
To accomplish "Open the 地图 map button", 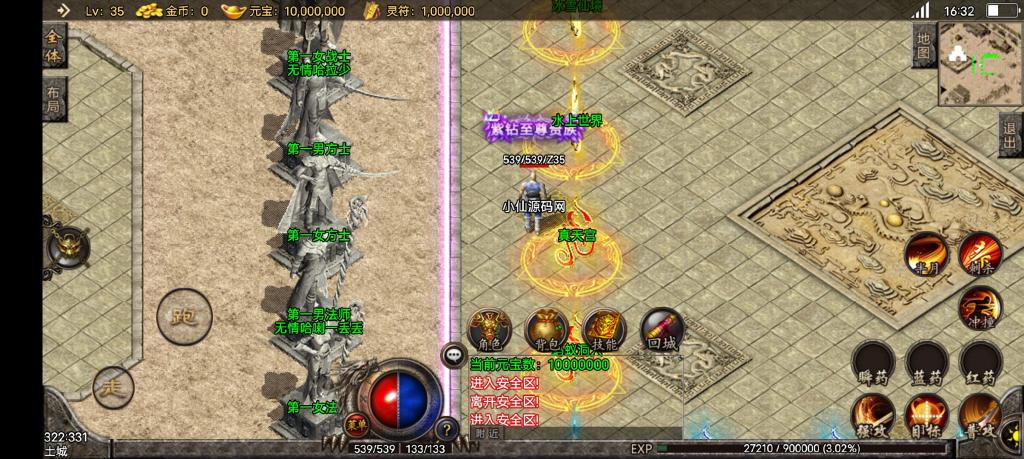I will point(923,45).
